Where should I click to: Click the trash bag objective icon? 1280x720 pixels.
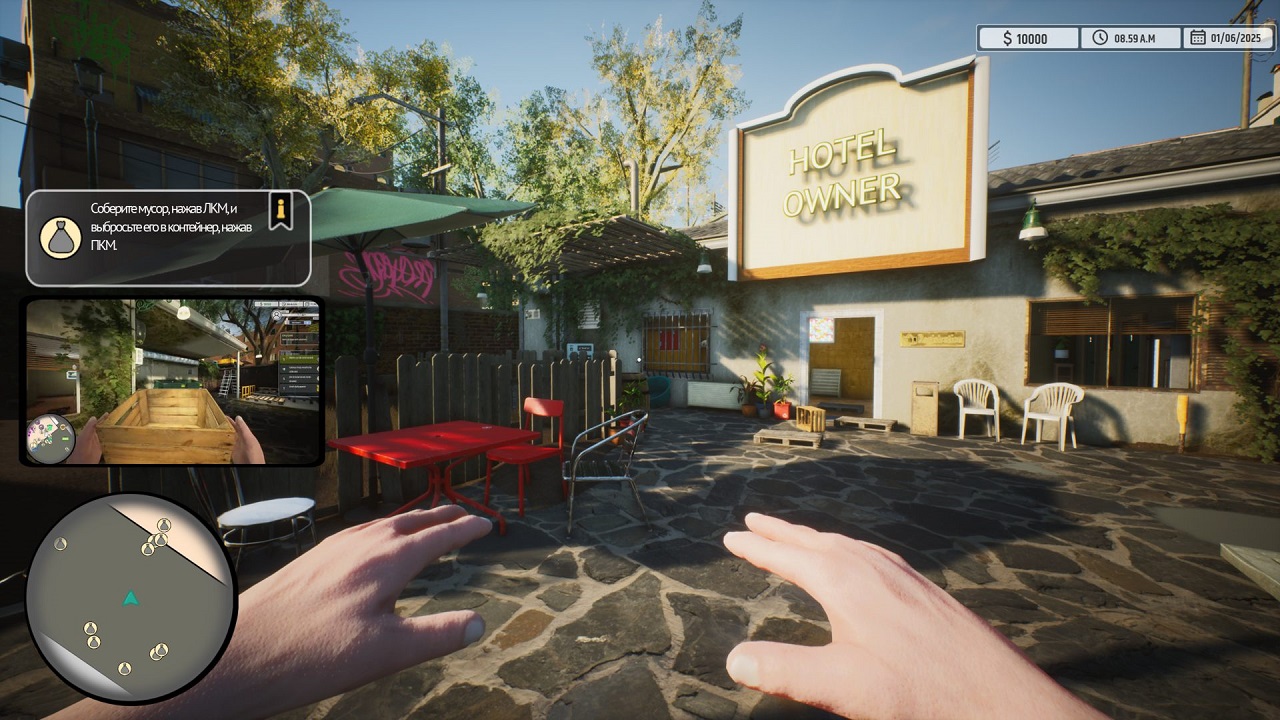(60, 238)
